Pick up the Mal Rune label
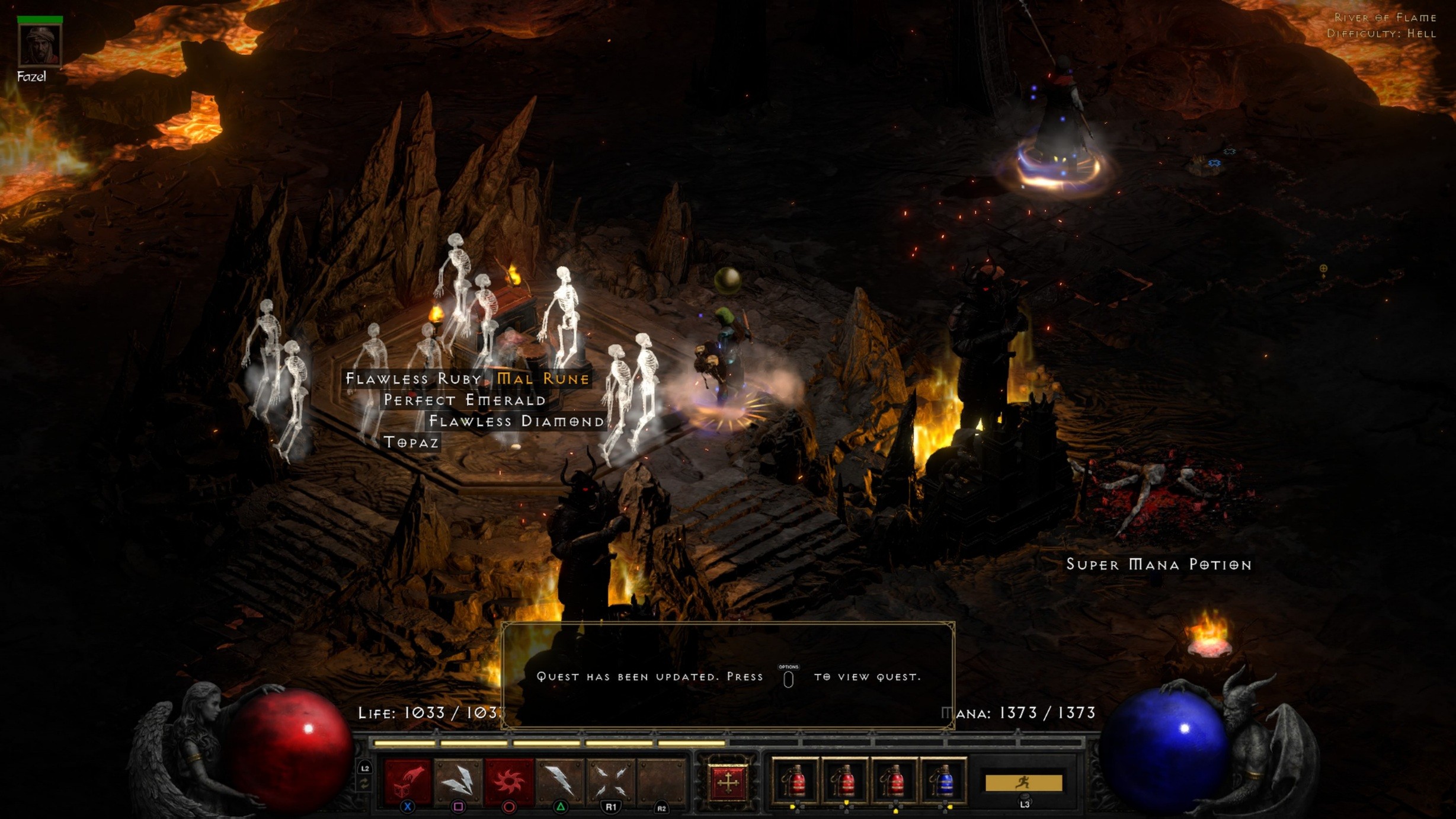 pyautogui.click(x=543, y=379)
